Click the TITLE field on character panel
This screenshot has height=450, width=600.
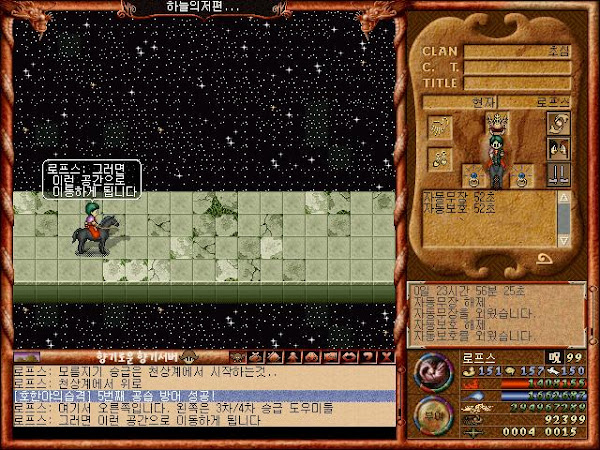click(x=517, y=84)
